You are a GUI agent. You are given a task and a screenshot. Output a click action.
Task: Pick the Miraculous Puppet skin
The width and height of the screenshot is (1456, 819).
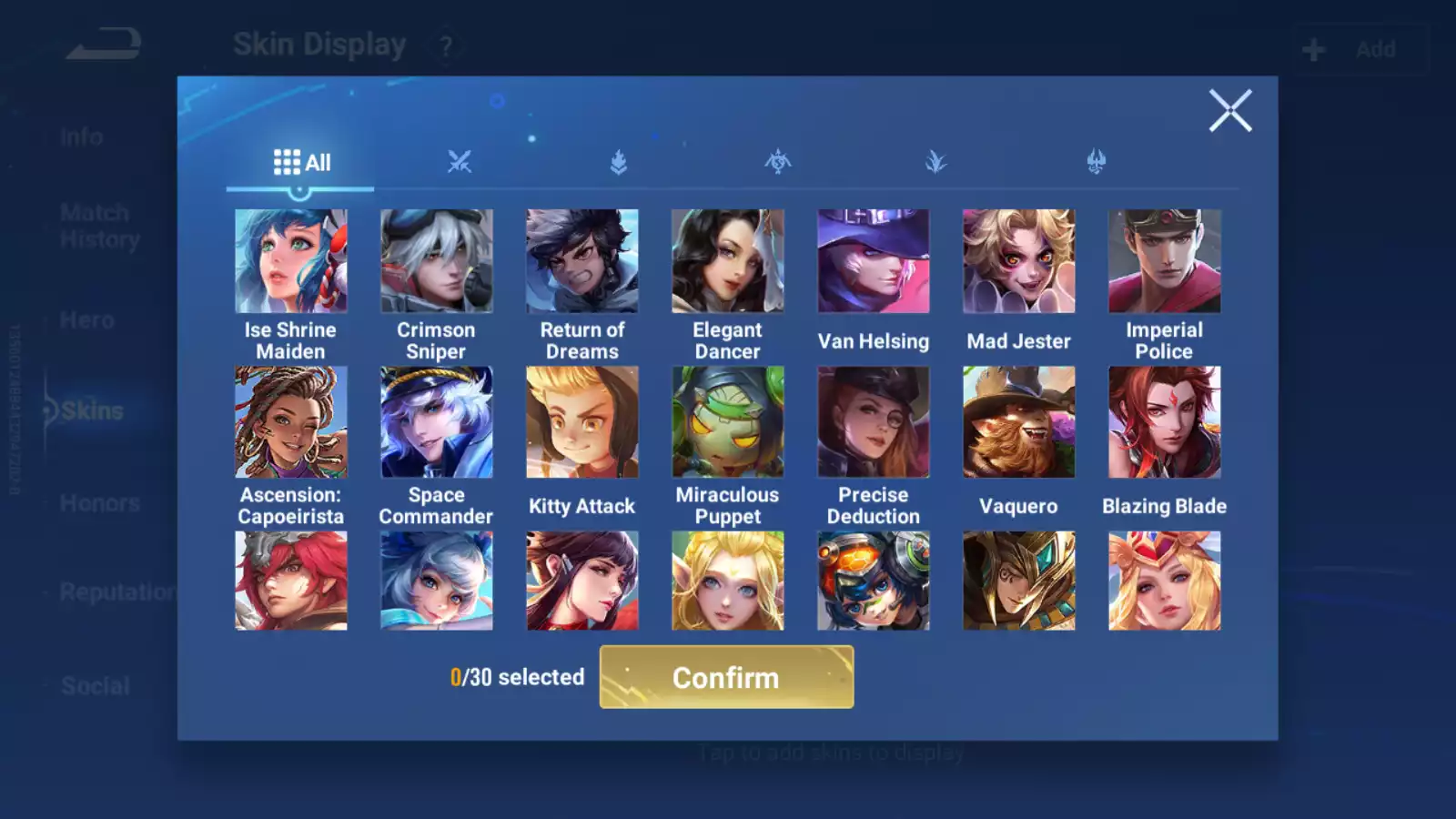[728, 422]
